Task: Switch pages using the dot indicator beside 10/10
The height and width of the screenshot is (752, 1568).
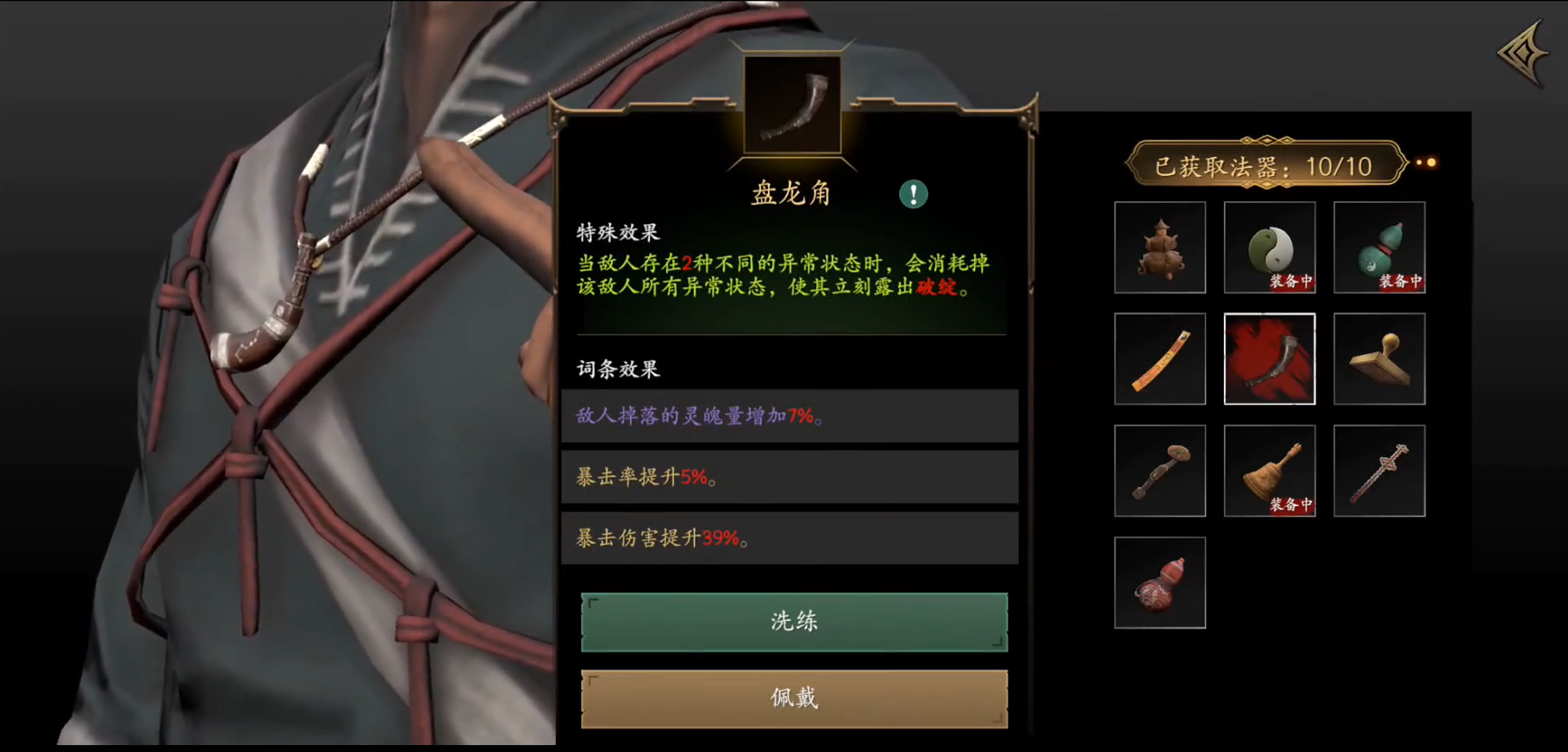Action: tap(1426, 163)
